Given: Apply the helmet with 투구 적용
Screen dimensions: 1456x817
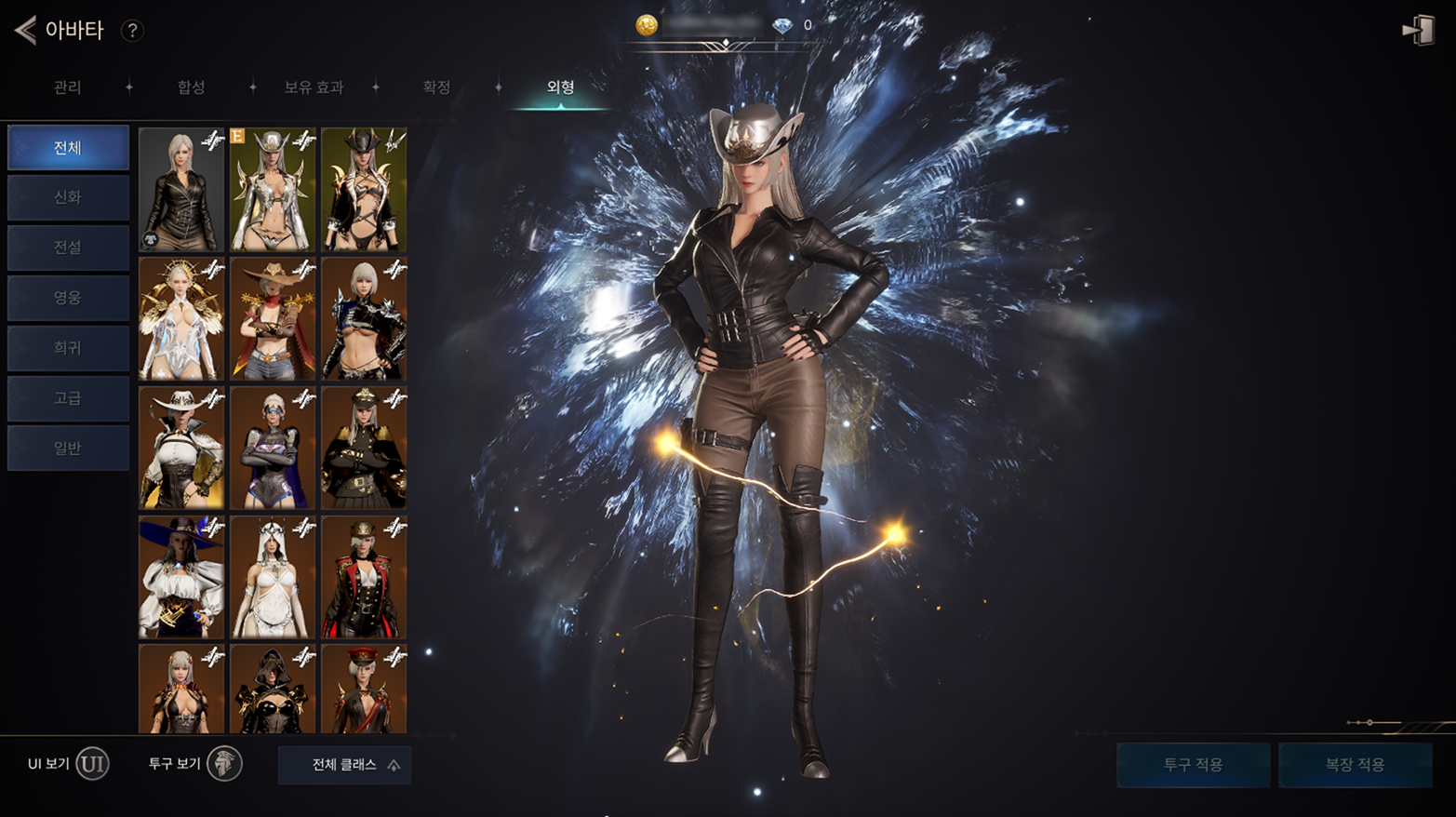Looking at the screenshot, I should tap(1193, 765).
